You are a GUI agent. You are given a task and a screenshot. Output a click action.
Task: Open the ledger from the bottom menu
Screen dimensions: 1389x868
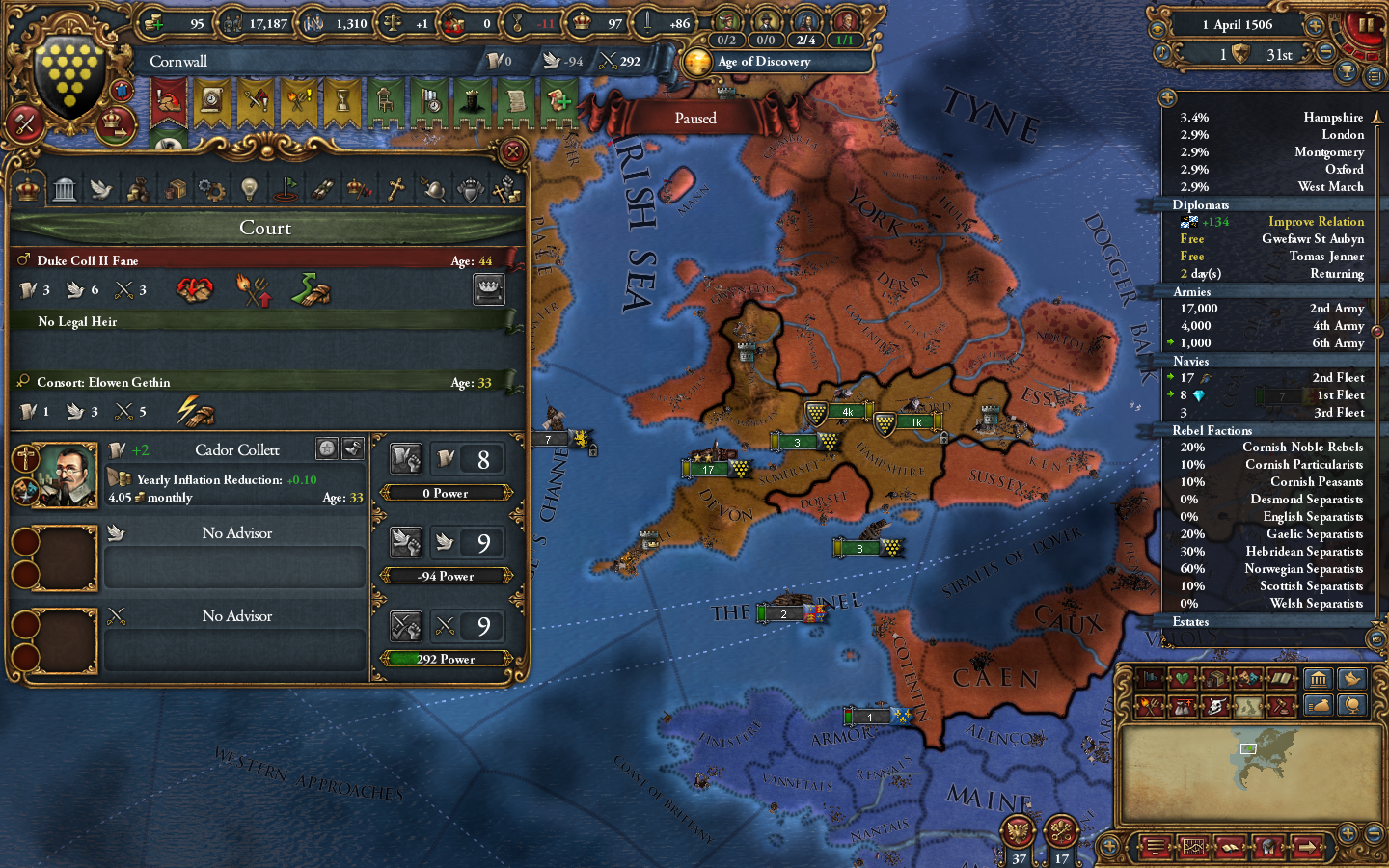pyautogui.click(x=1230, y=847)
